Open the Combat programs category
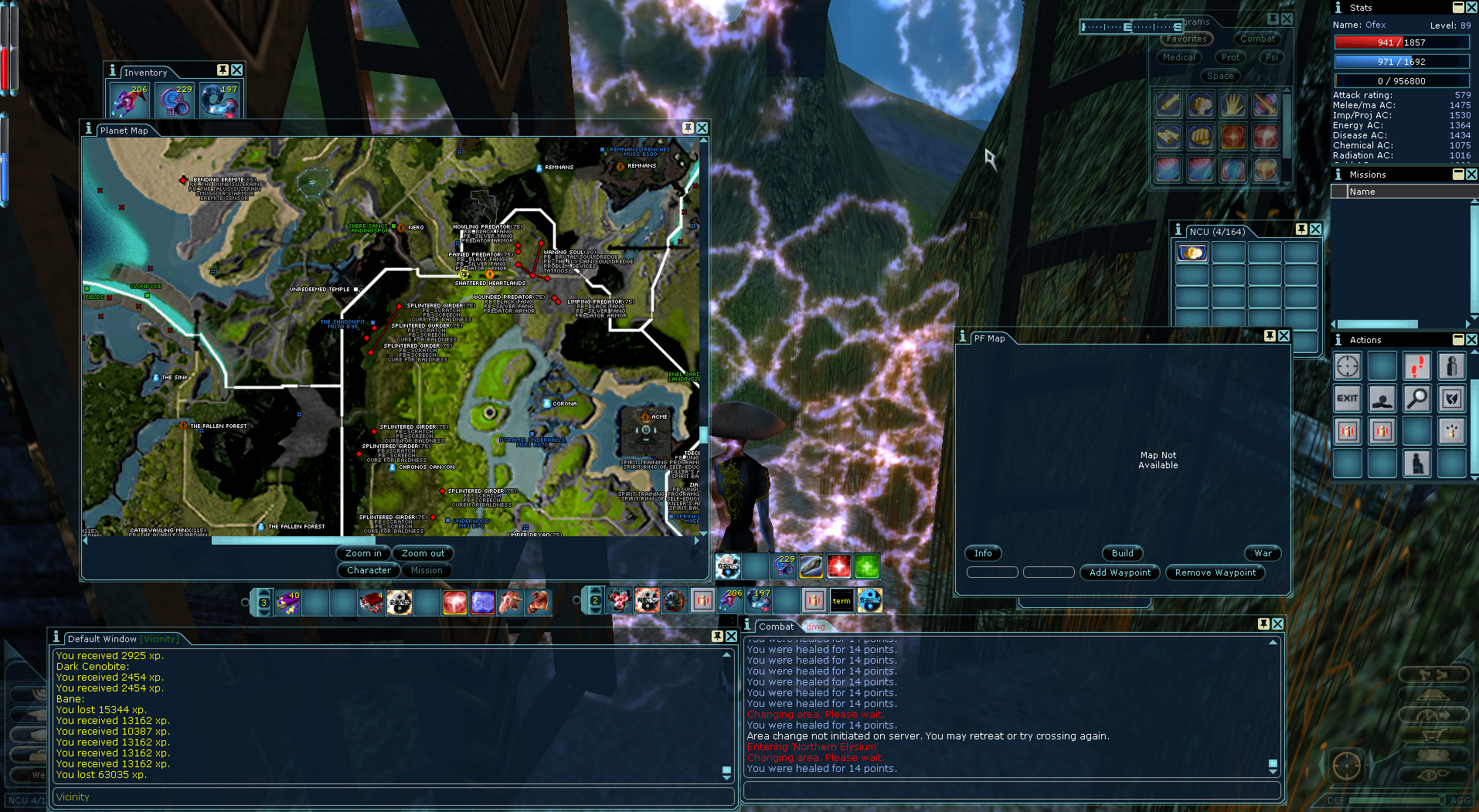 click(x=1257, y=39)
